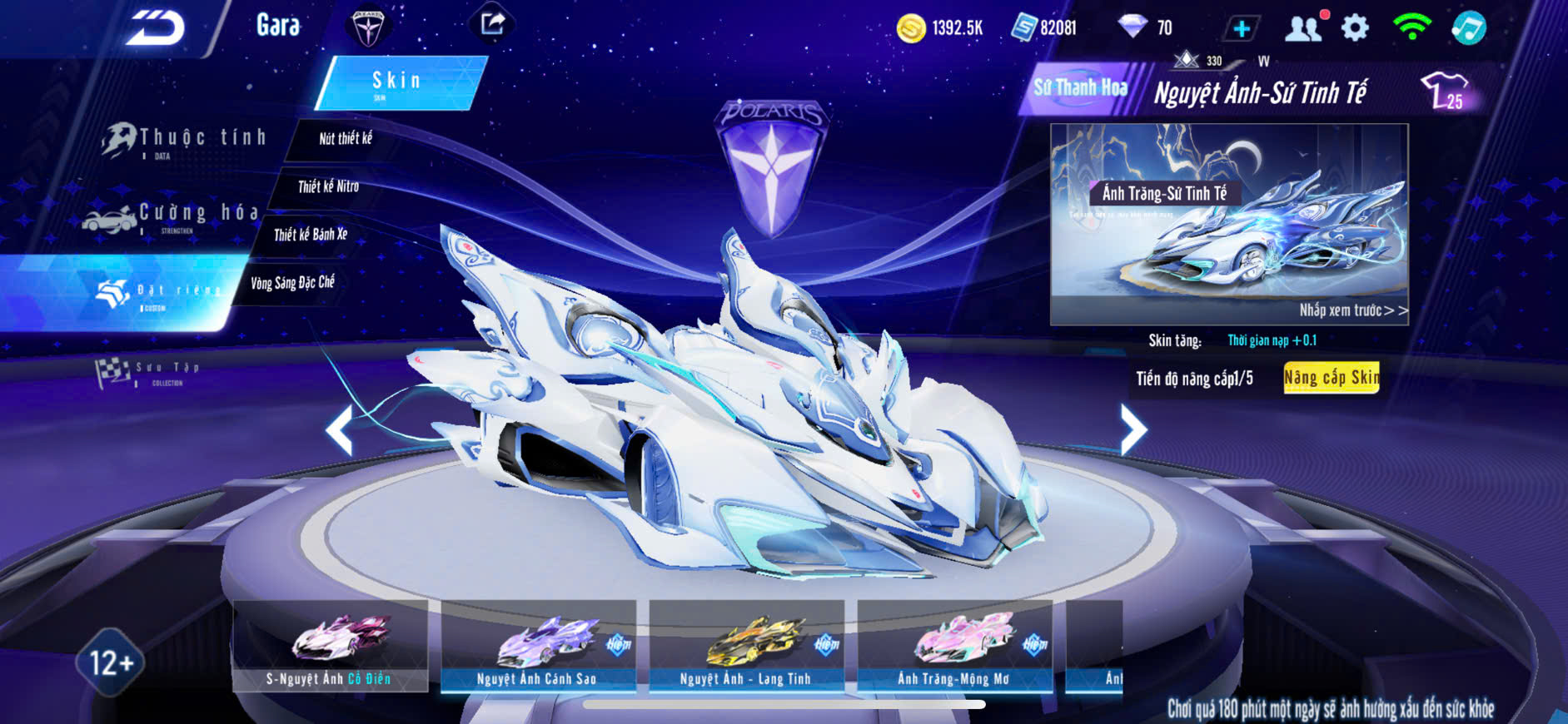The height and width of the screenshot is (724, 1568).
Task: Select the Ánh Trăng-Mộng Mơ skin
Action: click(x=954, y=645)
